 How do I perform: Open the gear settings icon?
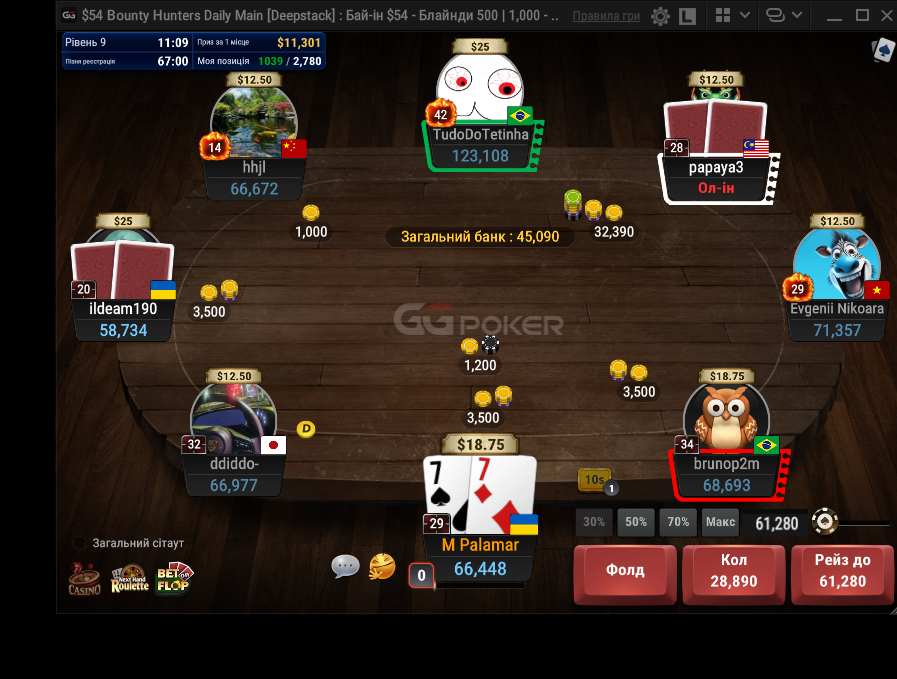click(660, 16)
